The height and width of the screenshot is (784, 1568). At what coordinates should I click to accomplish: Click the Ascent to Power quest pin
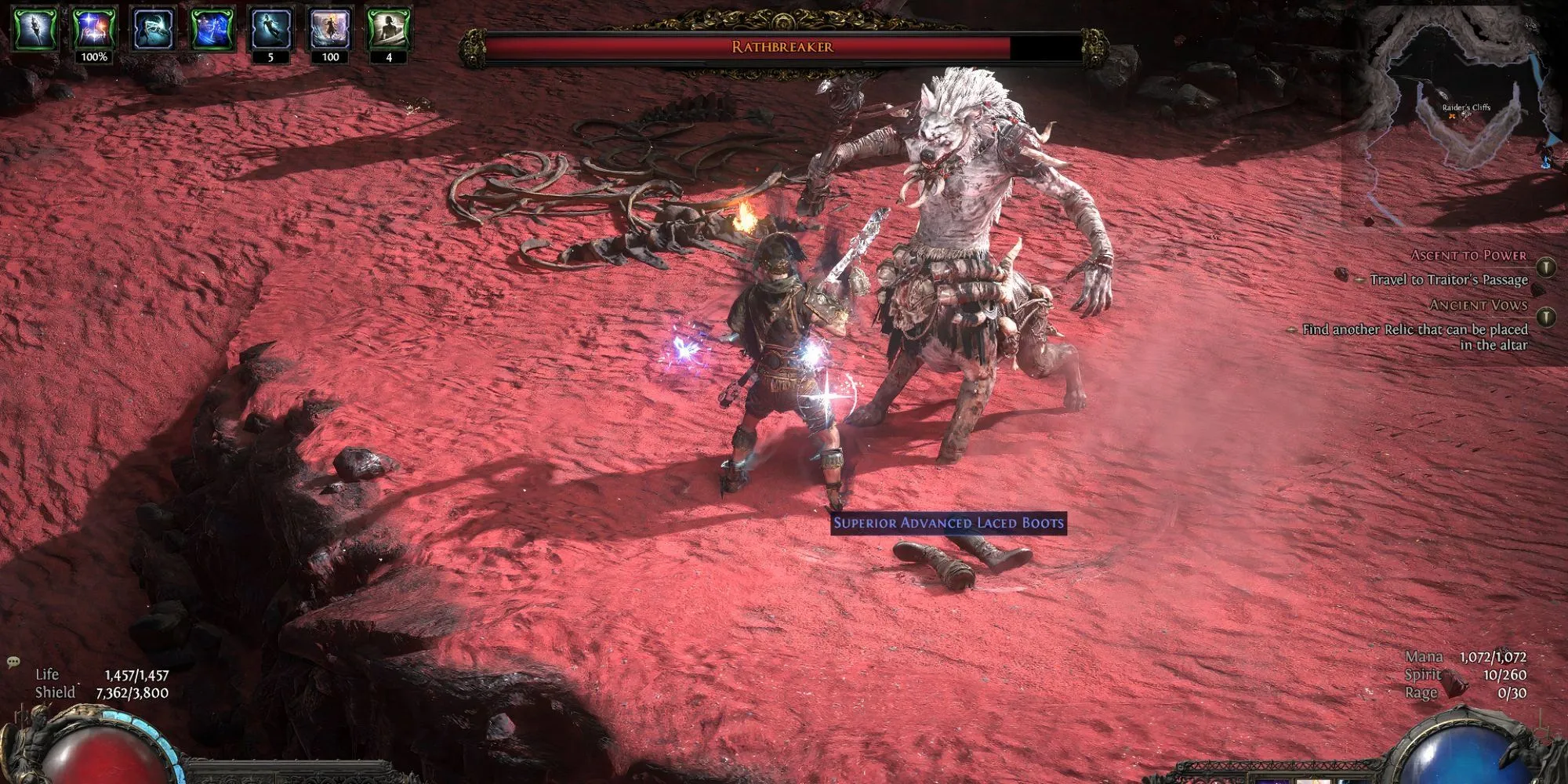pos(1546,267)
